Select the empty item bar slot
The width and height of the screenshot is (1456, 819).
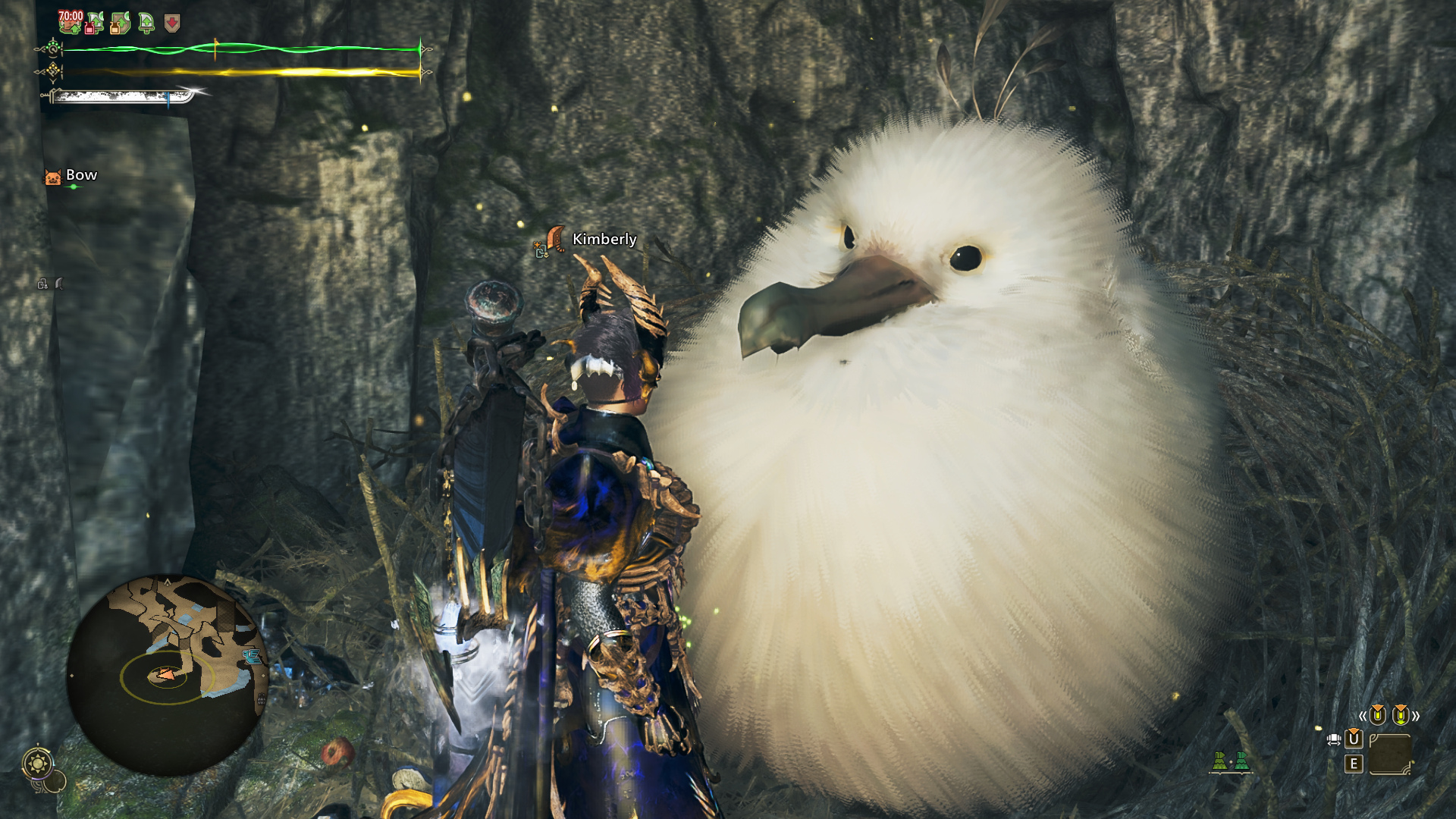click(1391, 753)
